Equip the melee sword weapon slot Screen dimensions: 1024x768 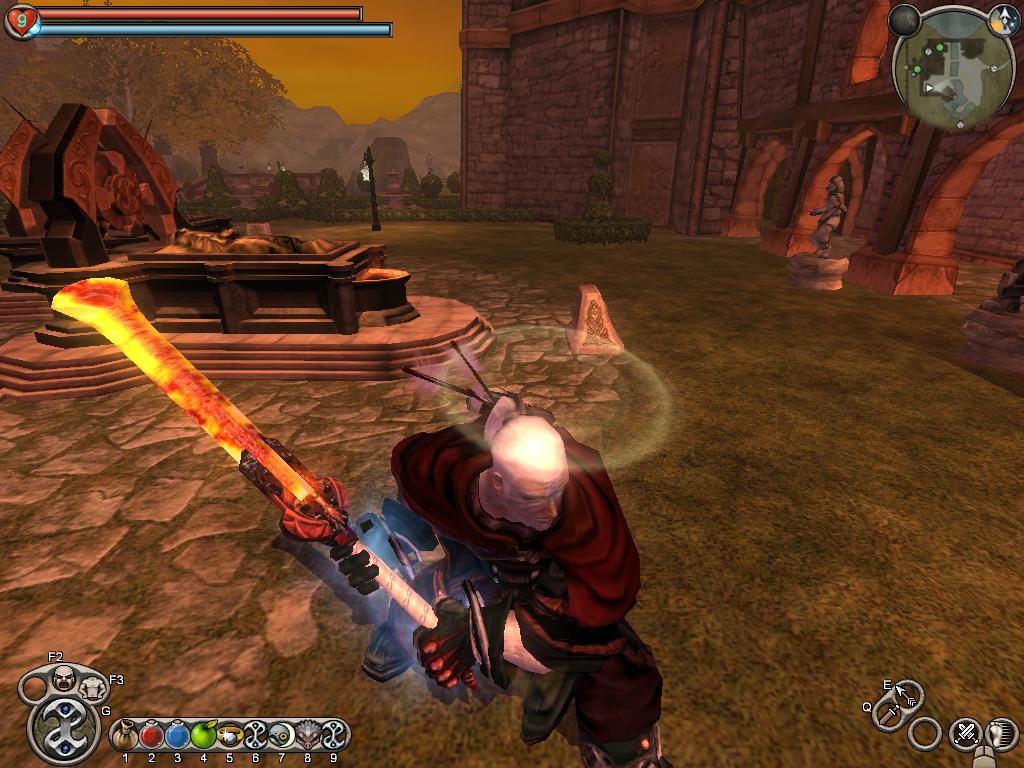(x=888, y=714)
